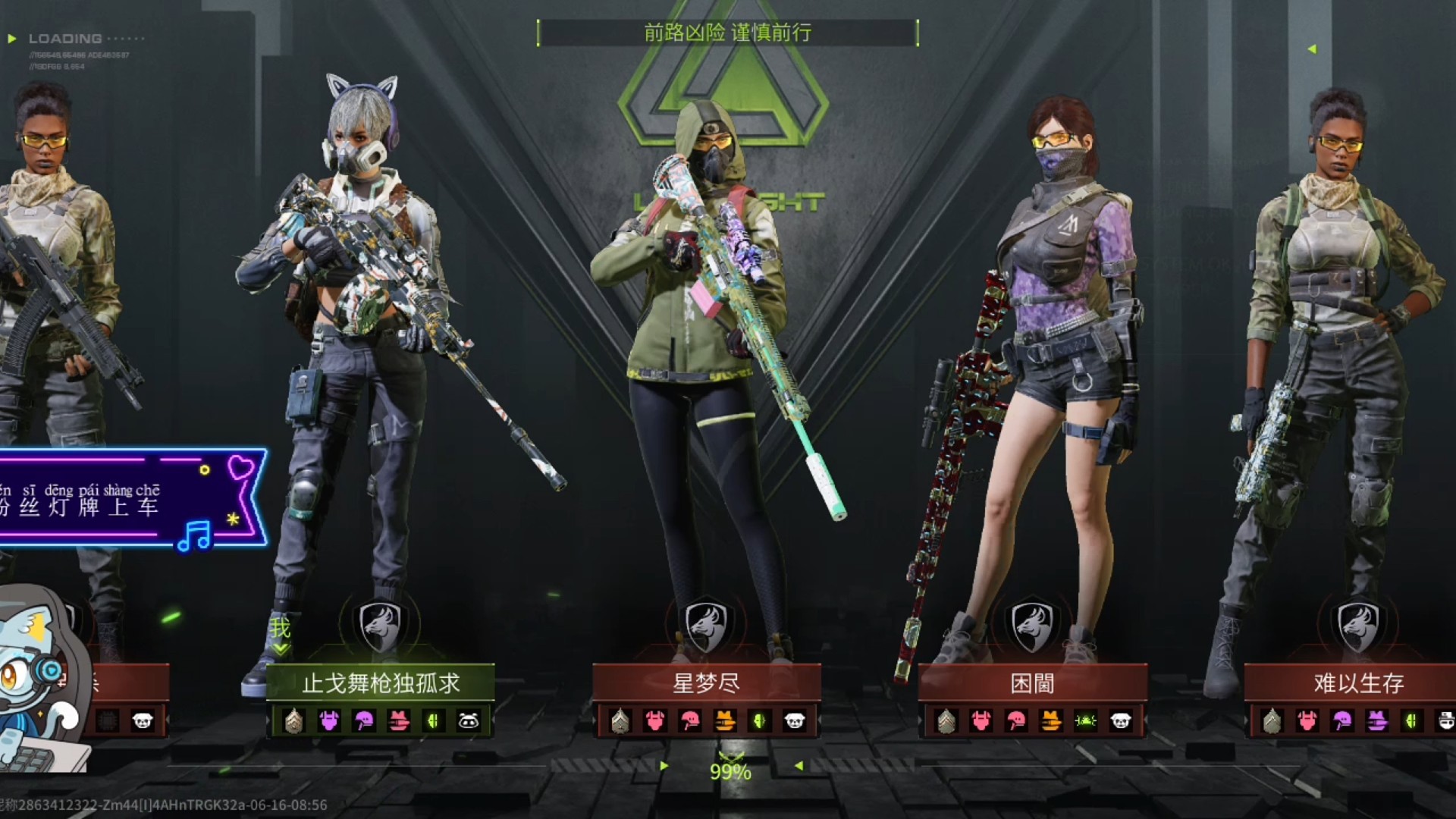Click the wolf shield emblem above 星梦尽

point(706,626)
